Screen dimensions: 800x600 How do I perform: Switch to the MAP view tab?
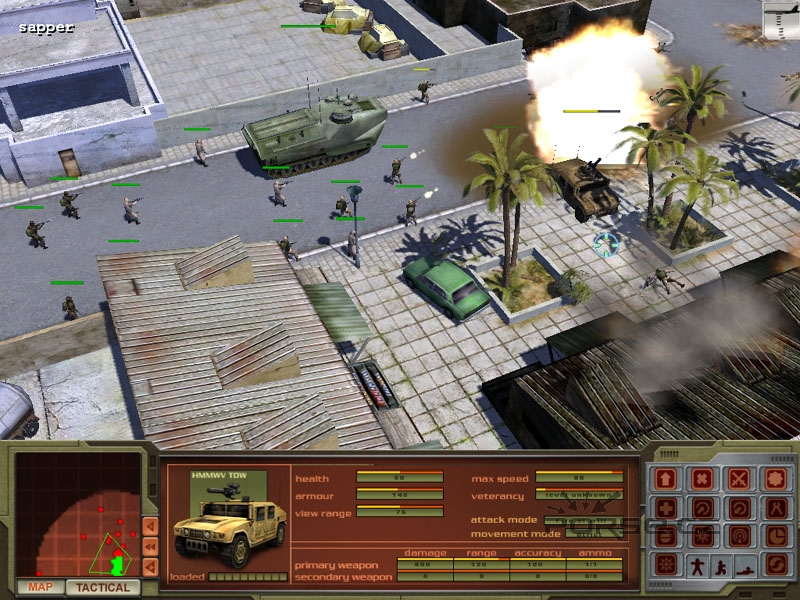click(40, 587)
